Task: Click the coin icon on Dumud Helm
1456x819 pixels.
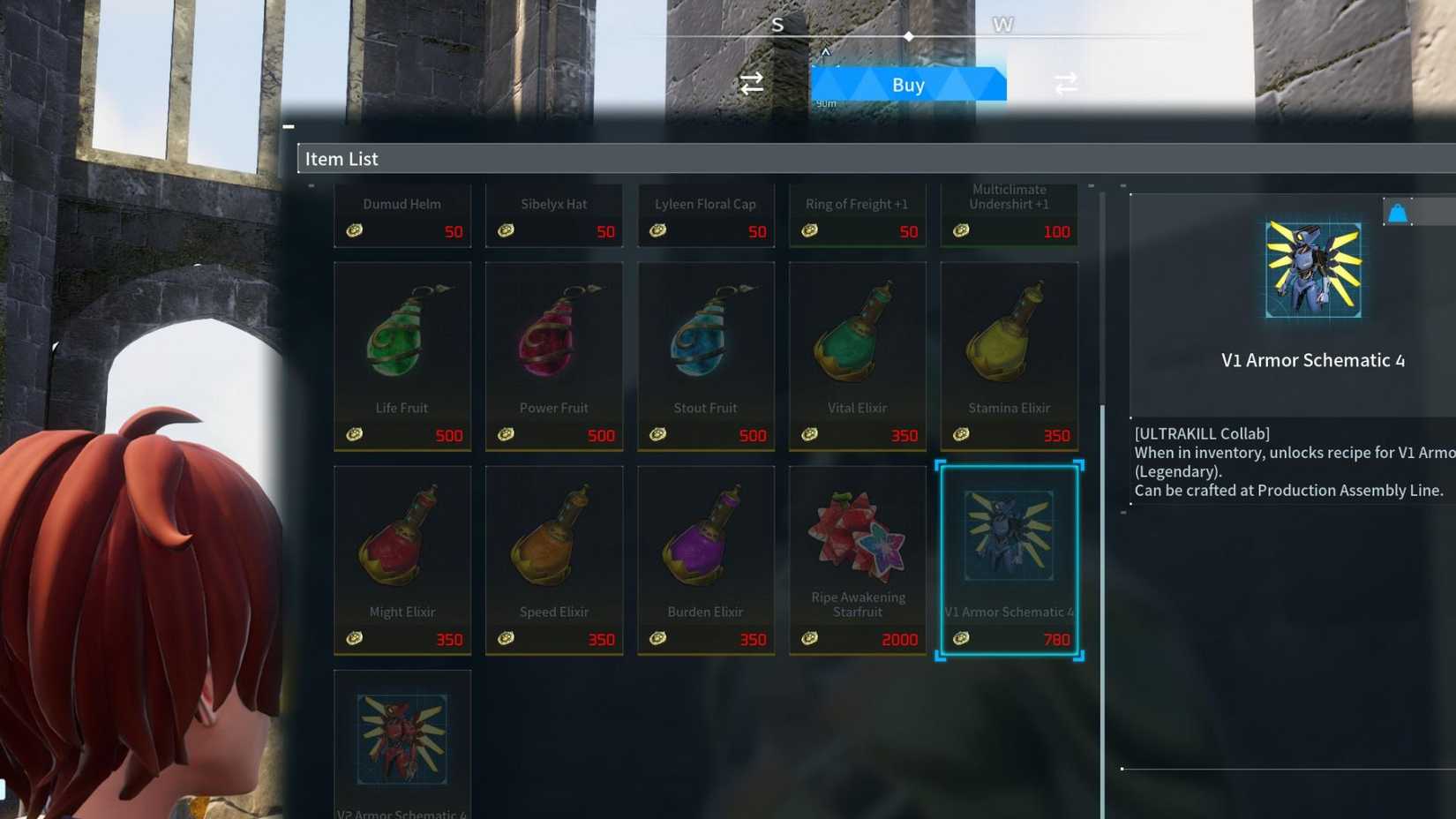Action: (355, 231)
